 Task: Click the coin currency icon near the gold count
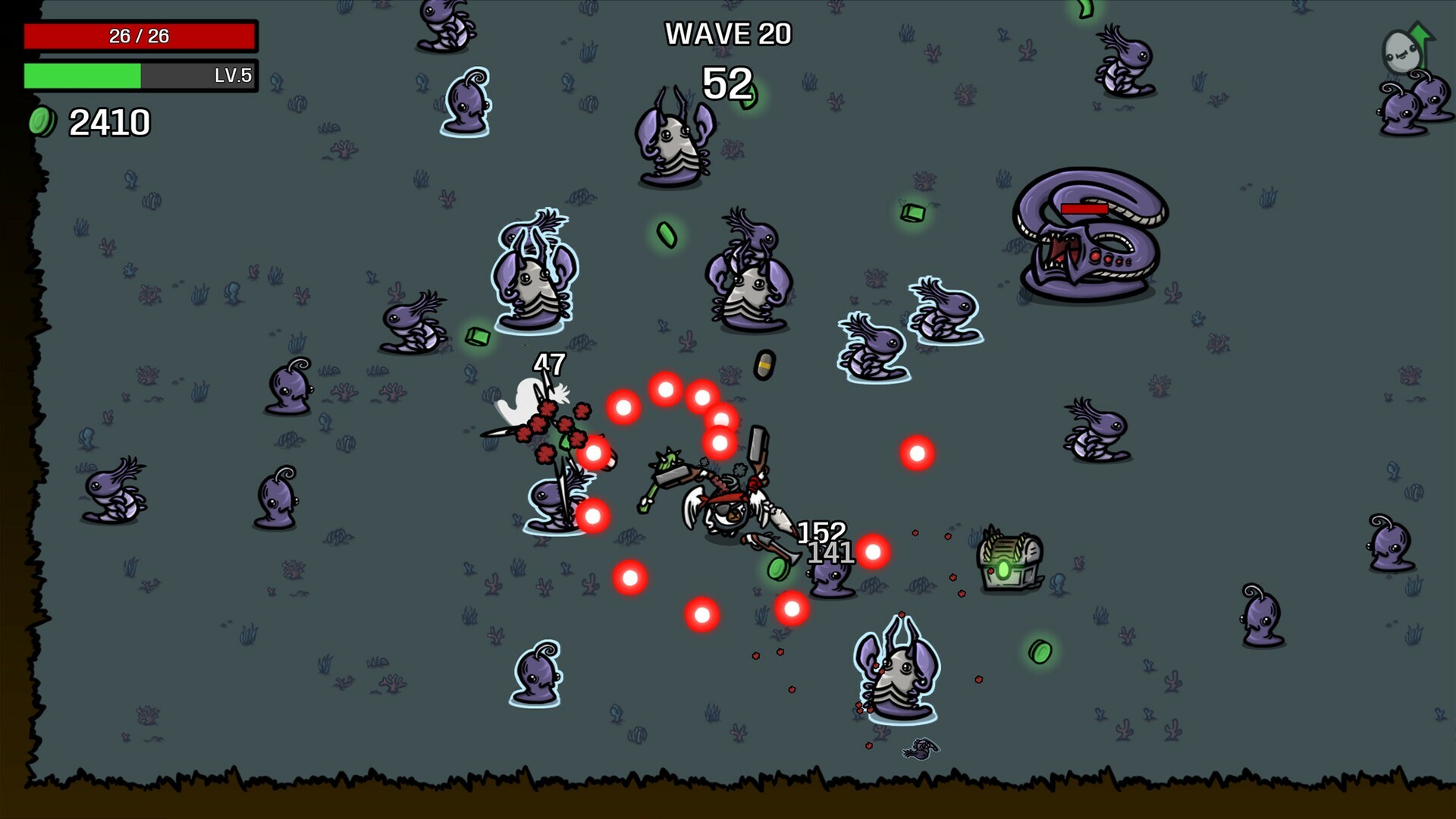coord(42,121)
